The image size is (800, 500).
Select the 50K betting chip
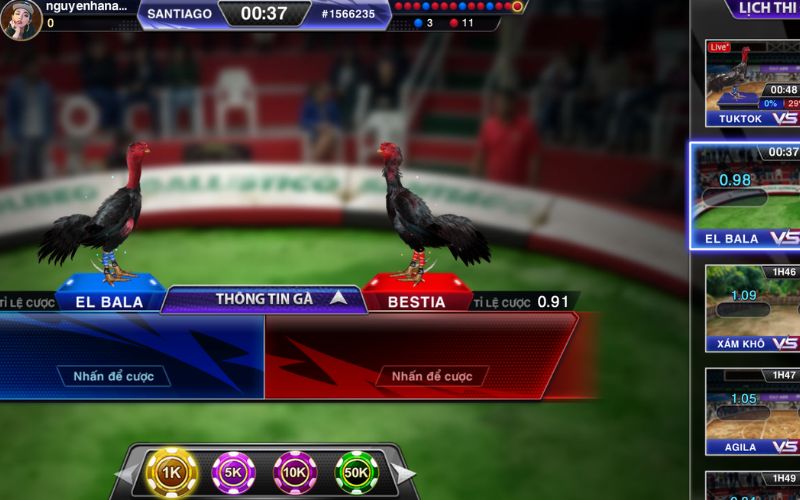pos(356,472)
